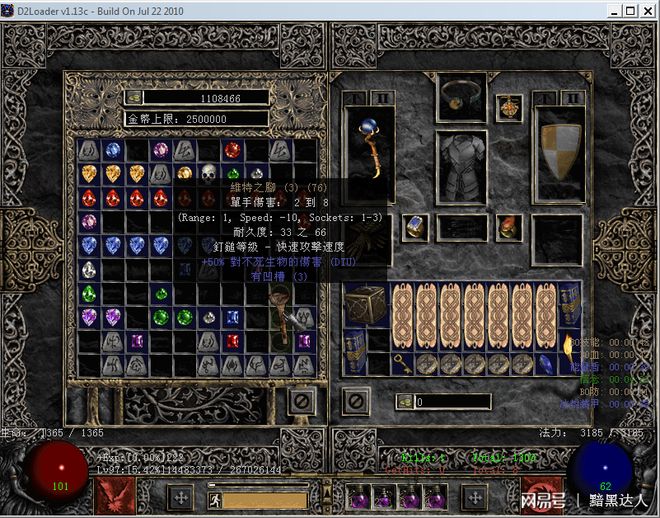
Task: Open the left skill selection with the red bird icon
Action: (115, 496)
